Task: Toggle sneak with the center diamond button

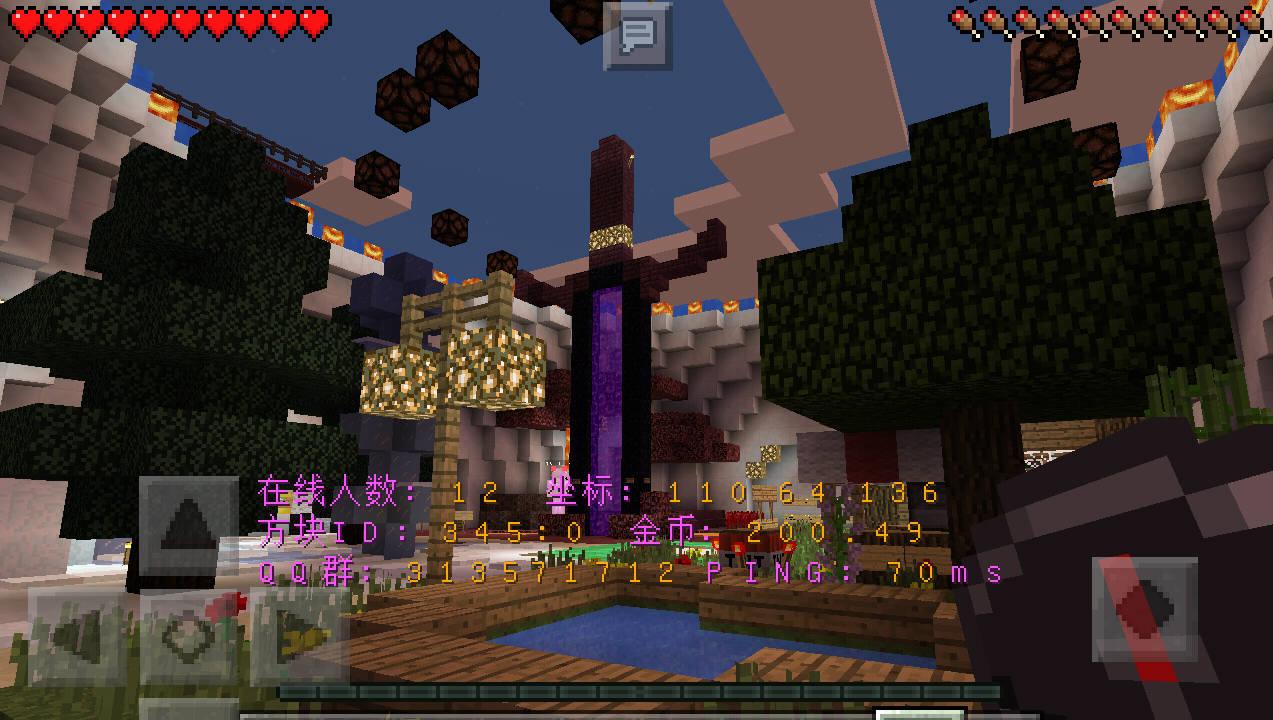Action: click(x=188, y=637)
